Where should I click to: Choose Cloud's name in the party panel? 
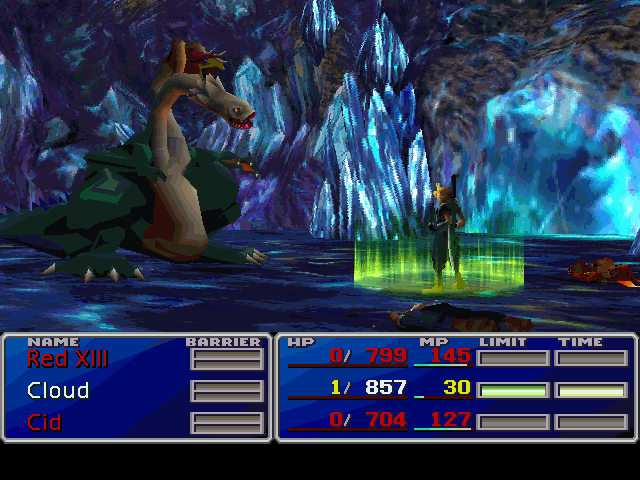click(x=58, y=390)
